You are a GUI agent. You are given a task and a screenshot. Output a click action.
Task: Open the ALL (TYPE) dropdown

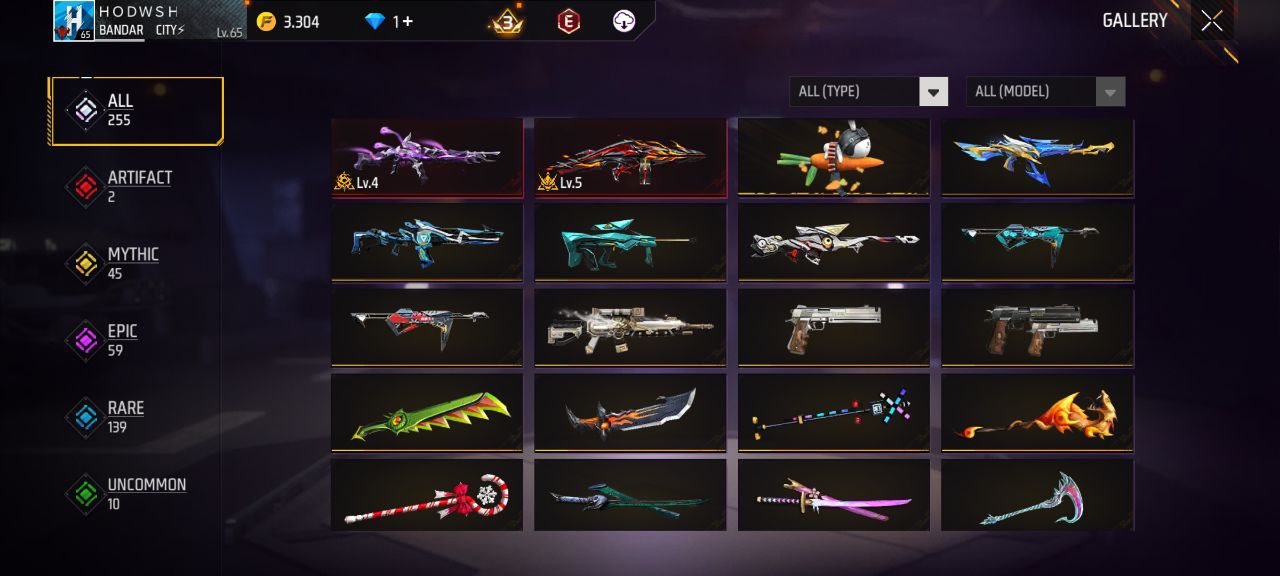pos(868,91)
